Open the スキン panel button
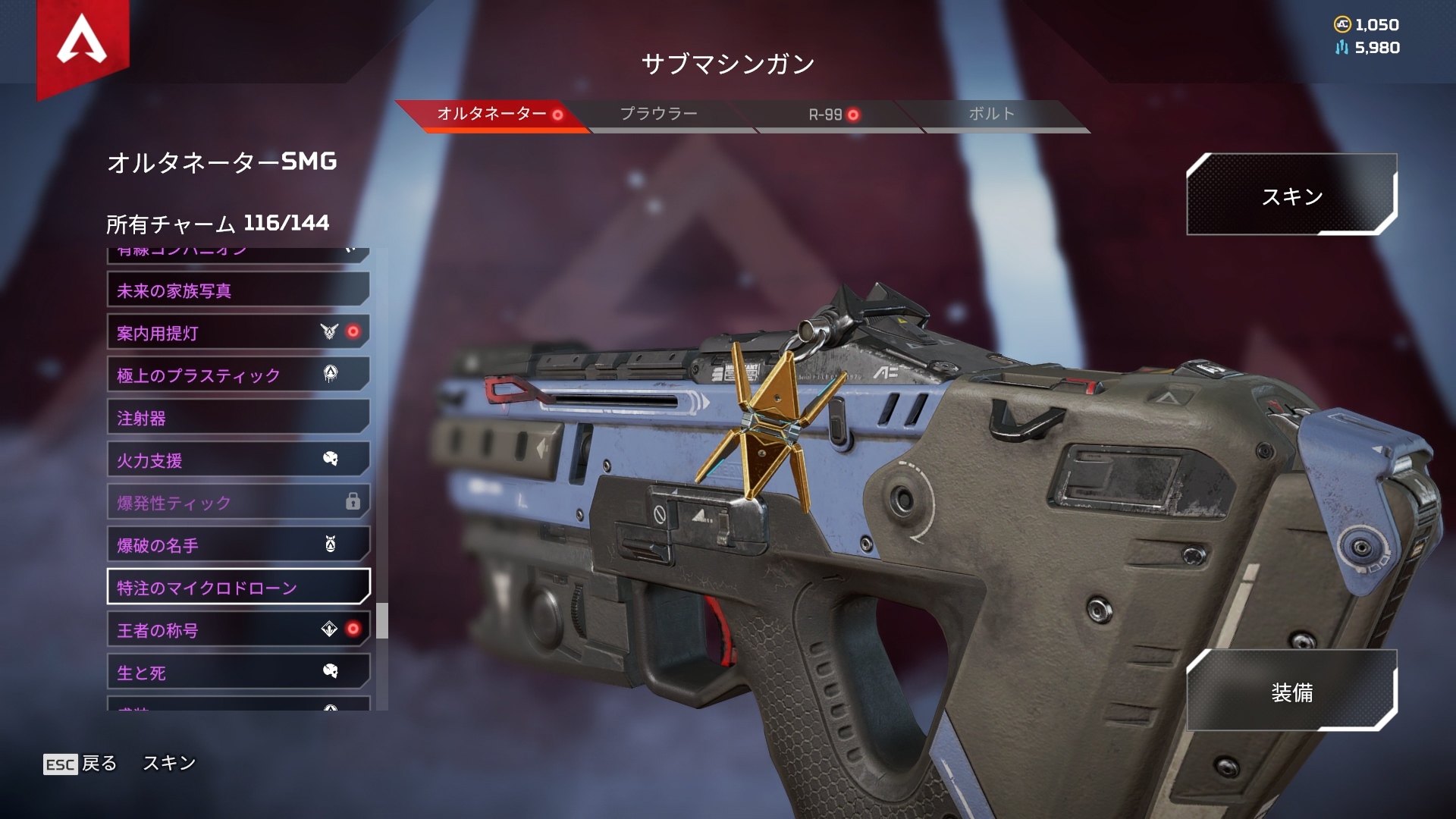This screenshot has height=819, width=1456. click(x=1291, y=196)
